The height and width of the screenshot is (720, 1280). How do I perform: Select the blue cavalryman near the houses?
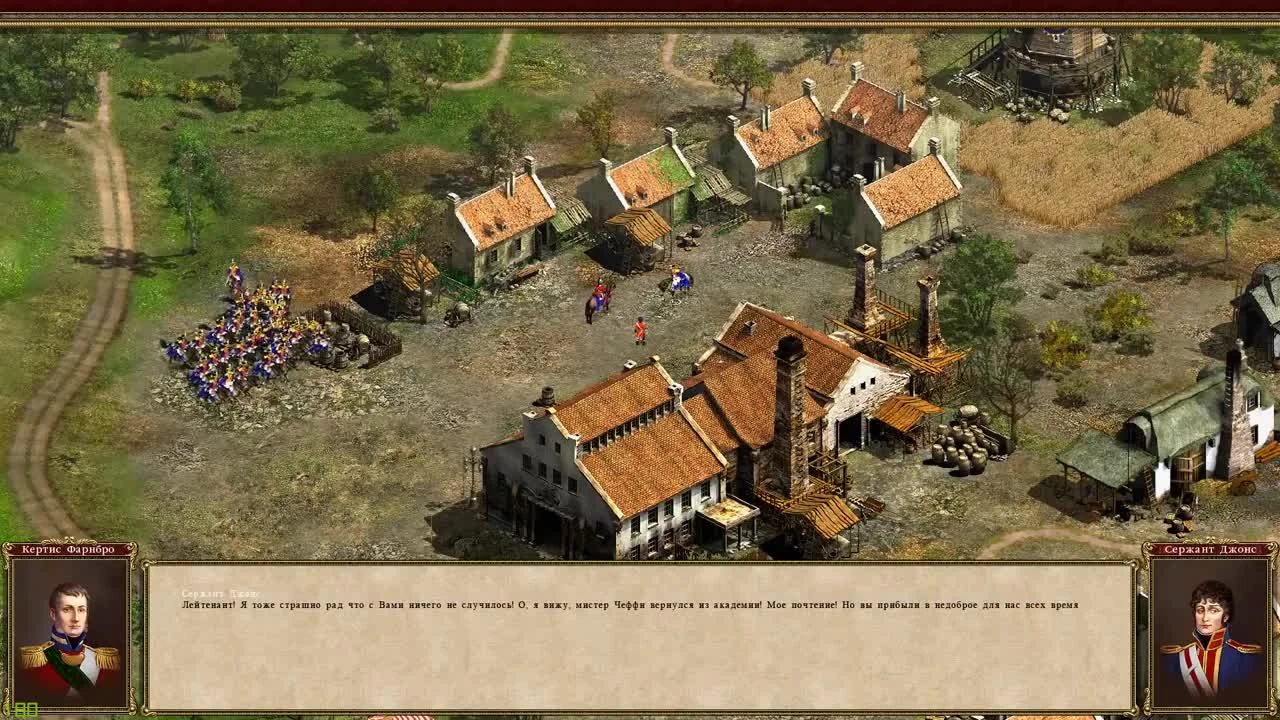(x=678, y=280)
